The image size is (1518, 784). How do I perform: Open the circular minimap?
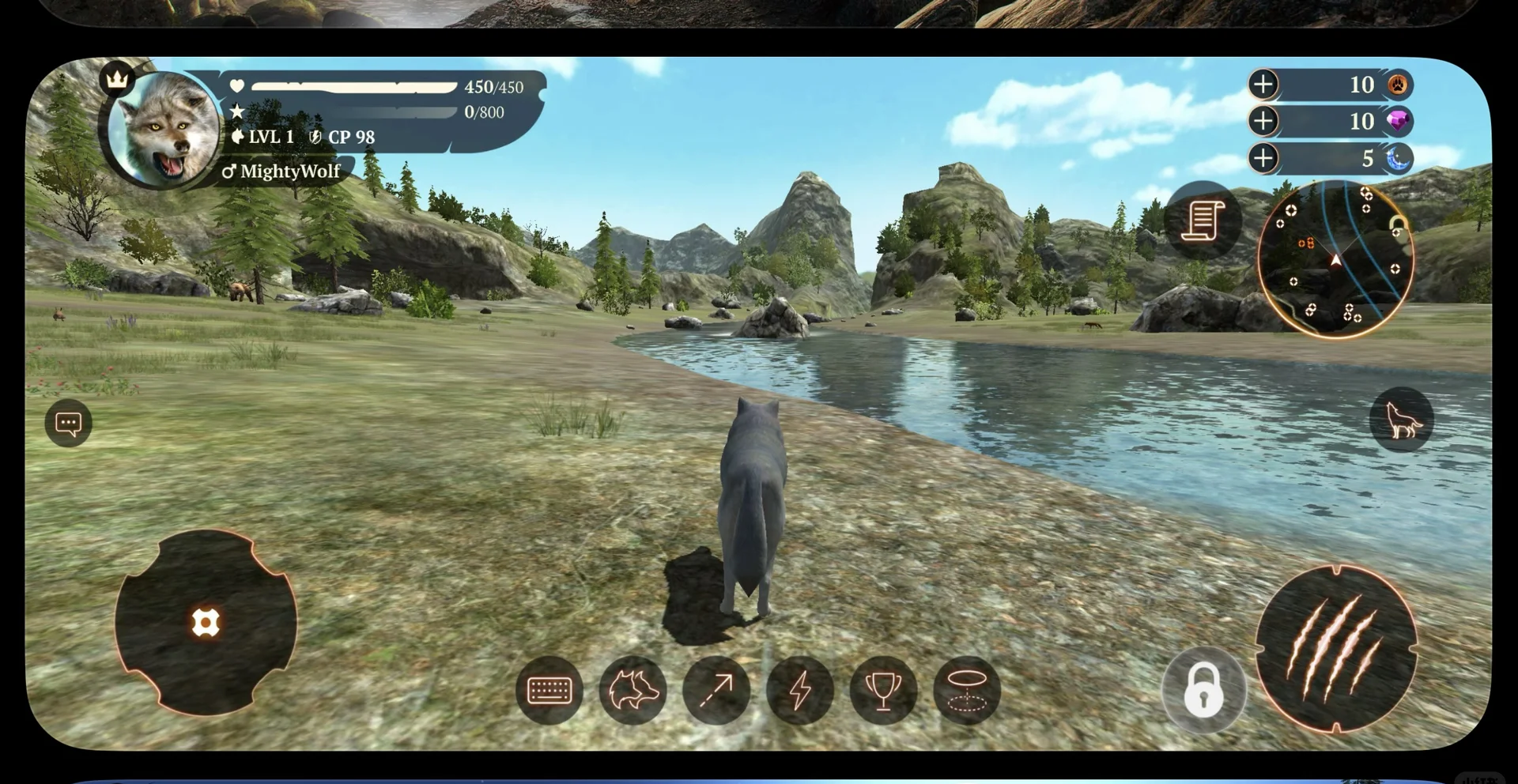[1335, 259]
